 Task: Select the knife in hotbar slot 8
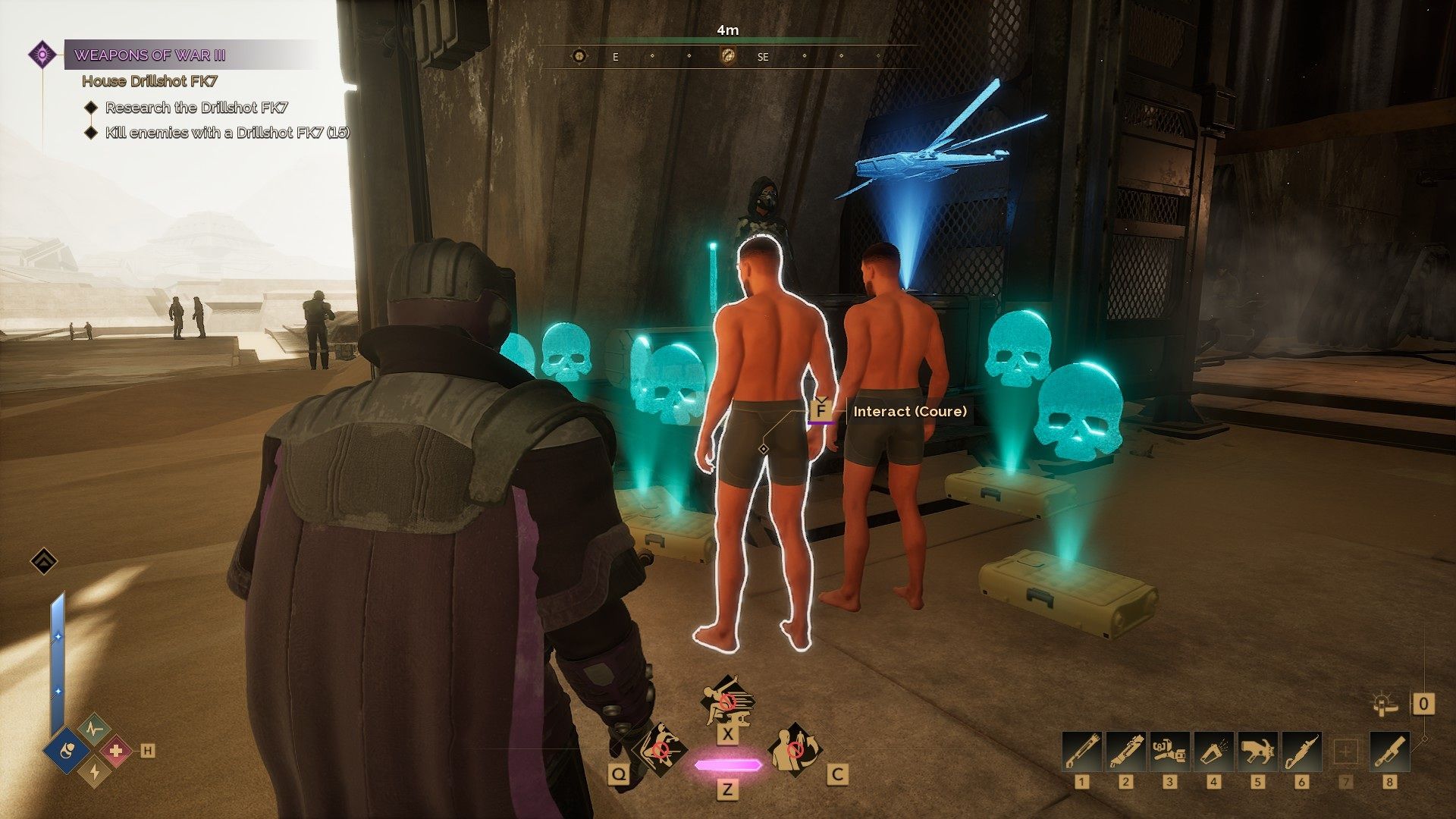pyautogui.click(x=1390, y=752)
